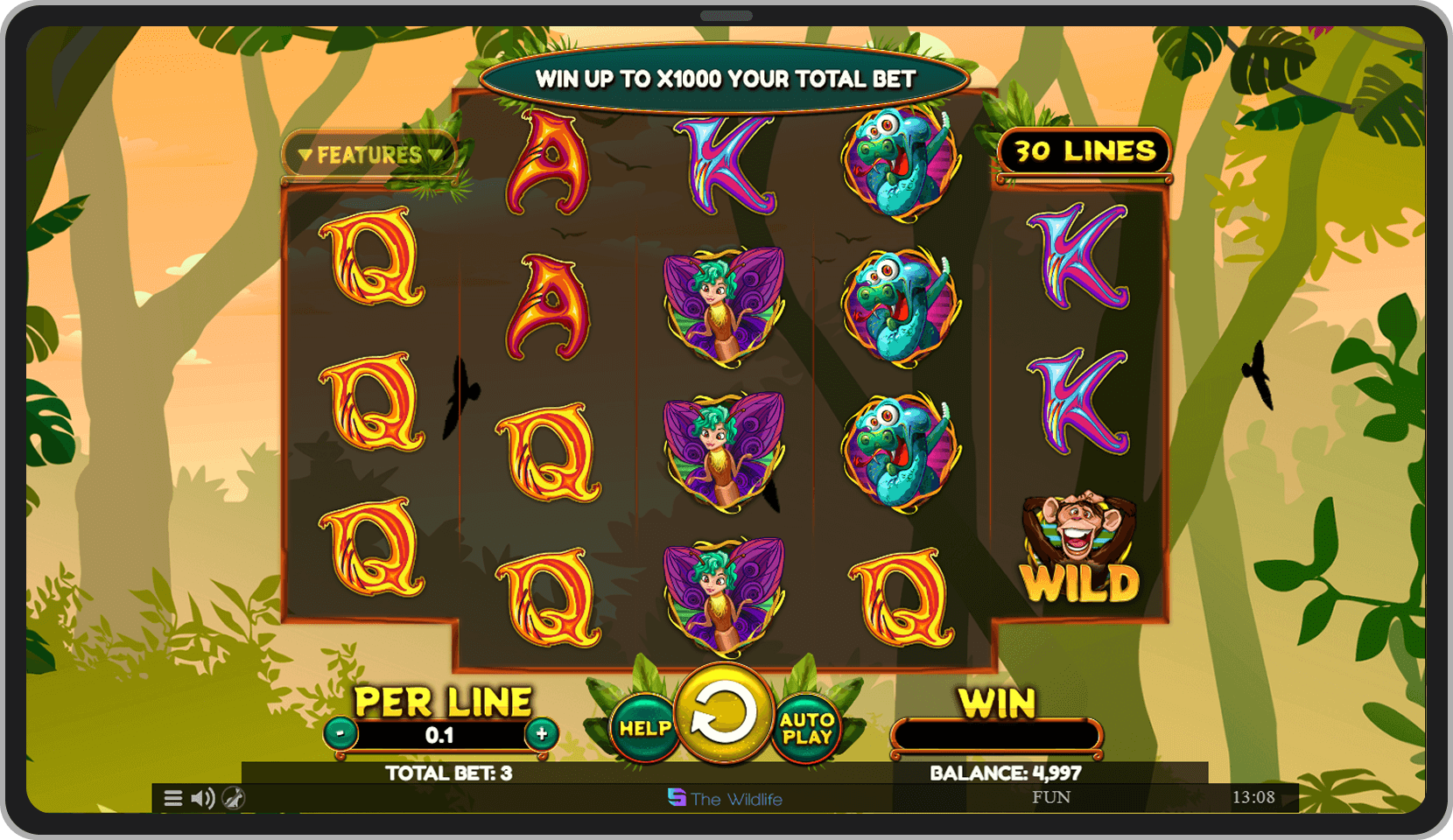Click the 0.1 per line bet field
The width and height of the screenshot is (1453, 840).
(x=438, y=734)
